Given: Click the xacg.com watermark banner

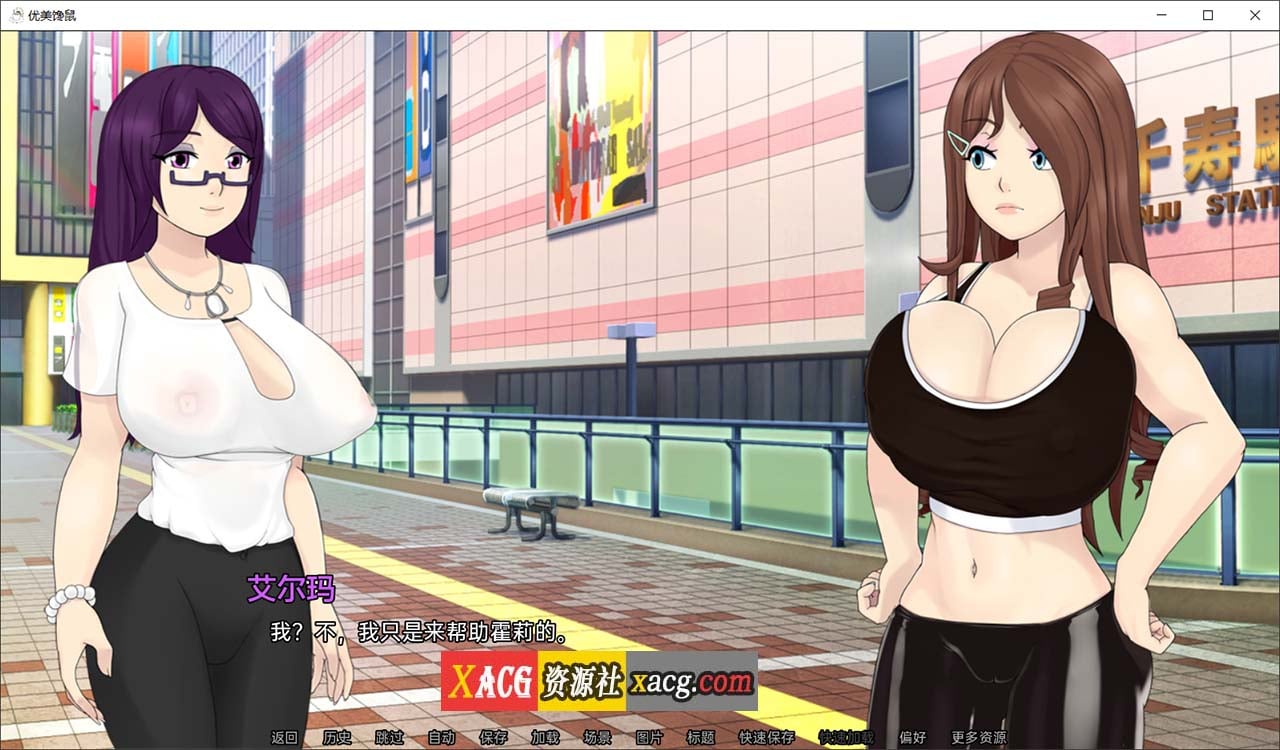Looking at the screenshot, I should click(x=600, y=681).
